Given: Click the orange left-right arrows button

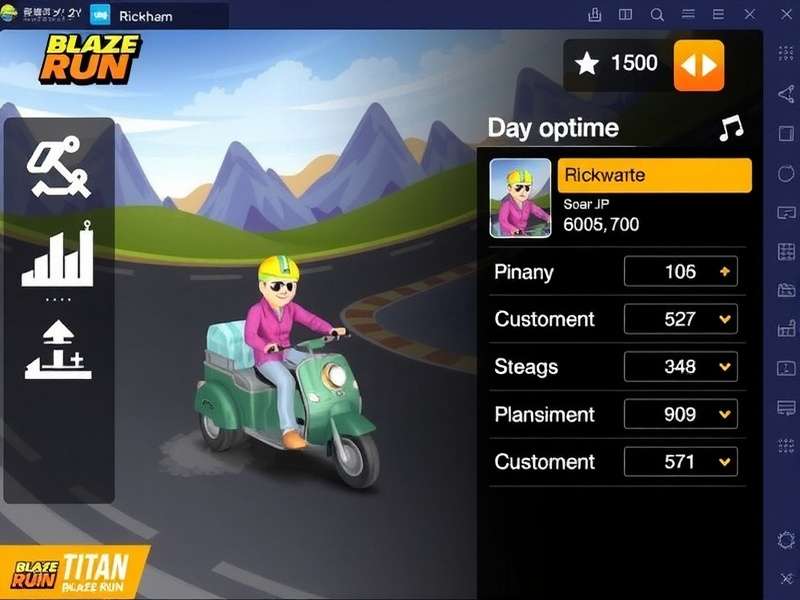Looking at the screenshot, I should tap(698, 65).
